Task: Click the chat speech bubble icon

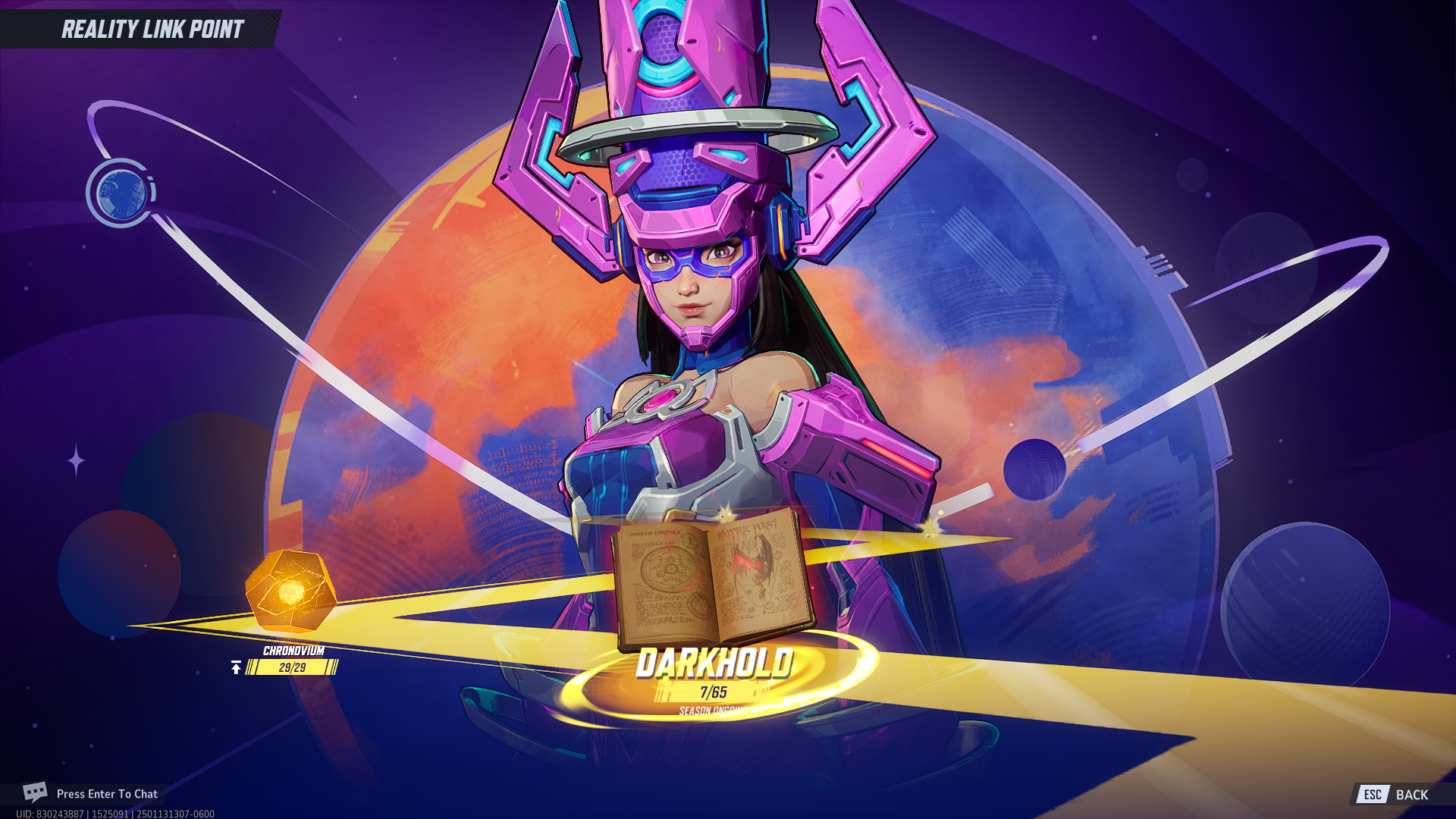Action: point(36,792)
